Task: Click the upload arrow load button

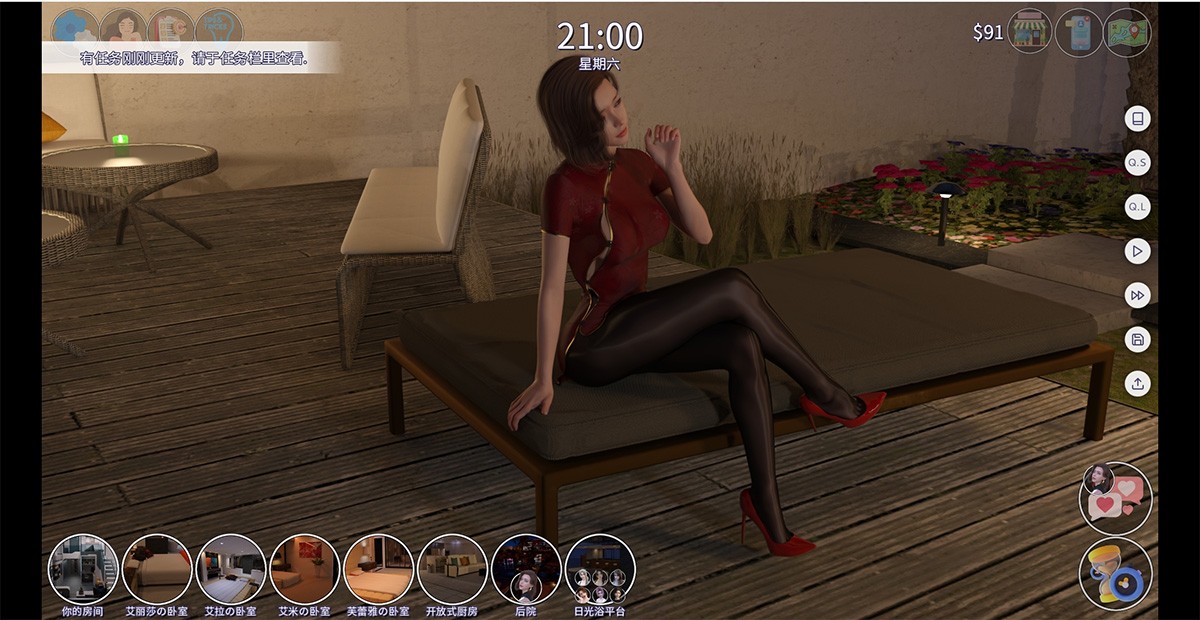Action: pos(1137,383)
